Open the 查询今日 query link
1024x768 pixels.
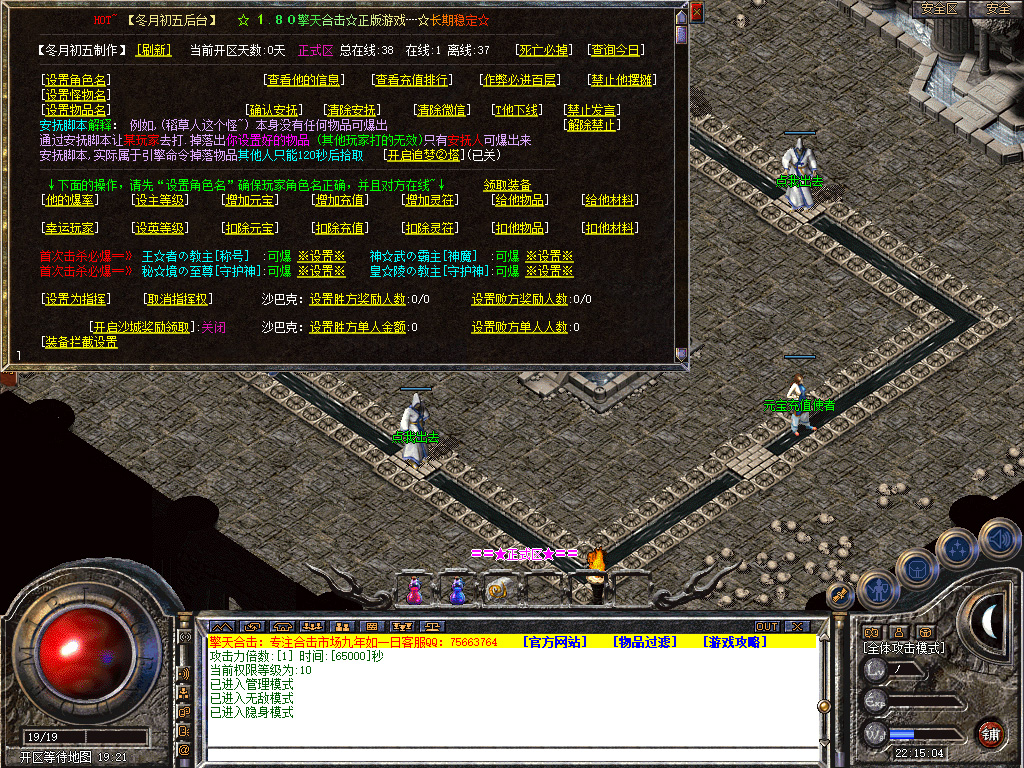[616, 51]
